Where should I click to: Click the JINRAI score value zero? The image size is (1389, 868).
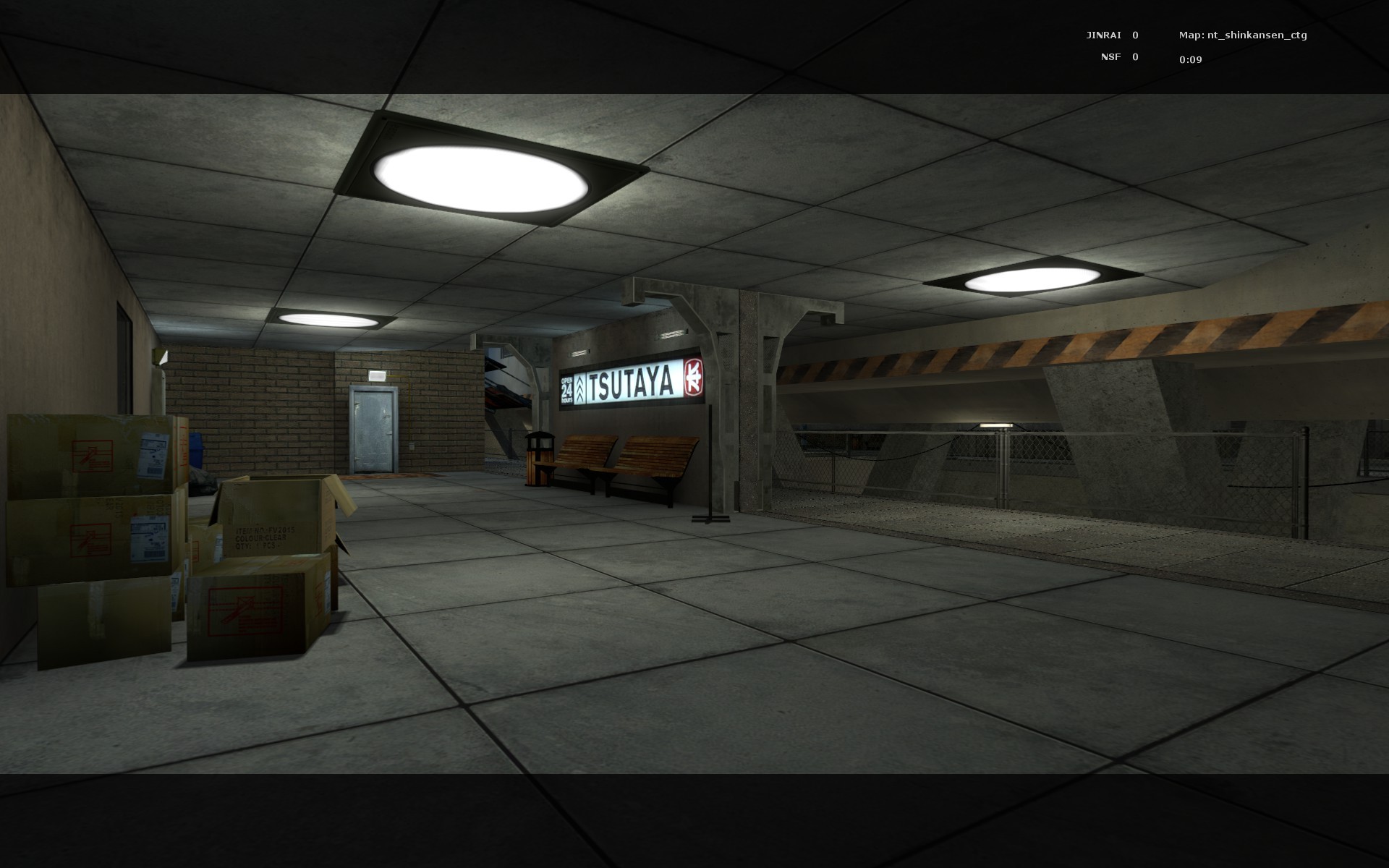(1134, 33)
